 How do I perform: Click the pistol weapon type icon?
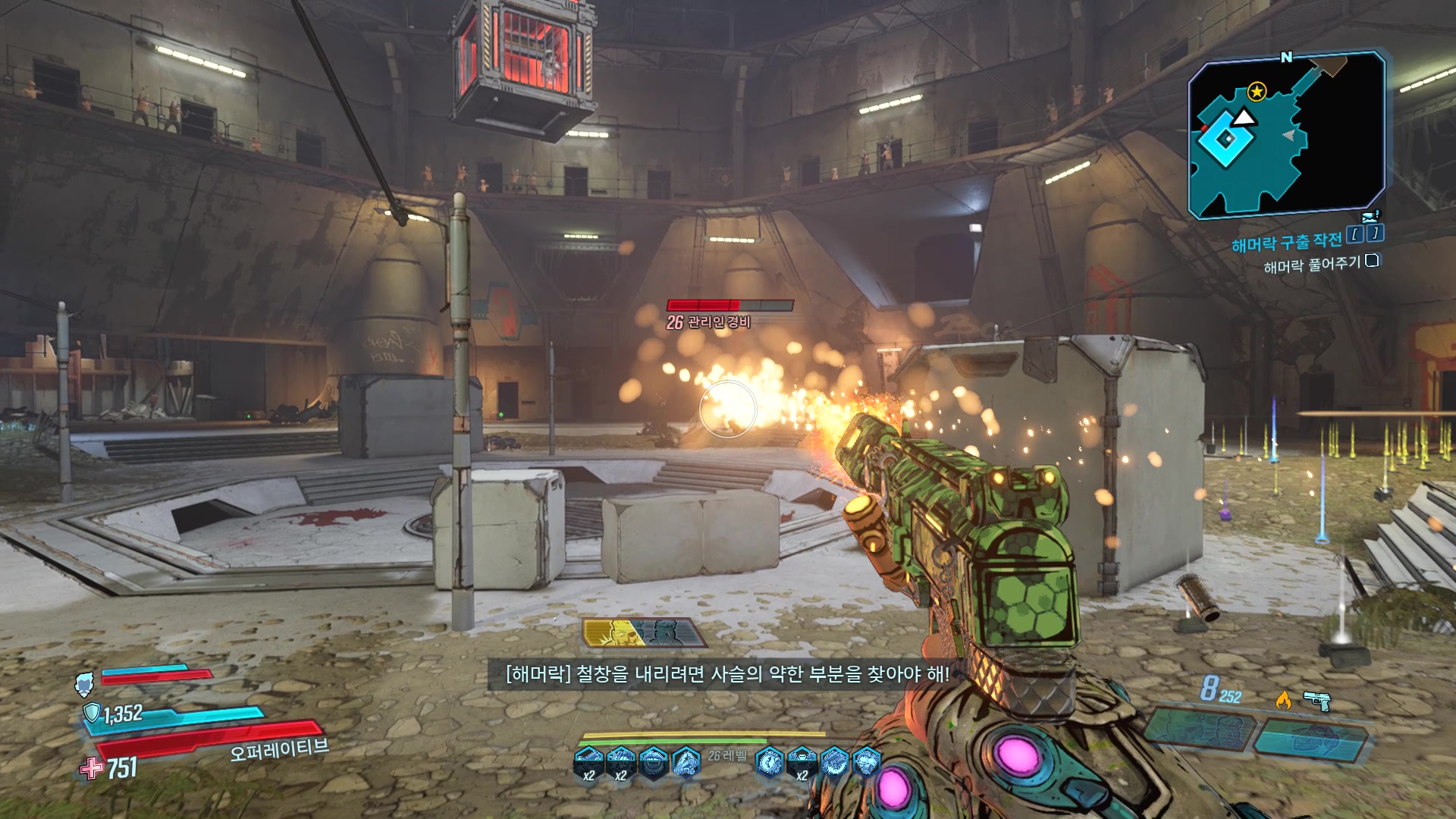pyautogui.click(x=1317, y=700)
